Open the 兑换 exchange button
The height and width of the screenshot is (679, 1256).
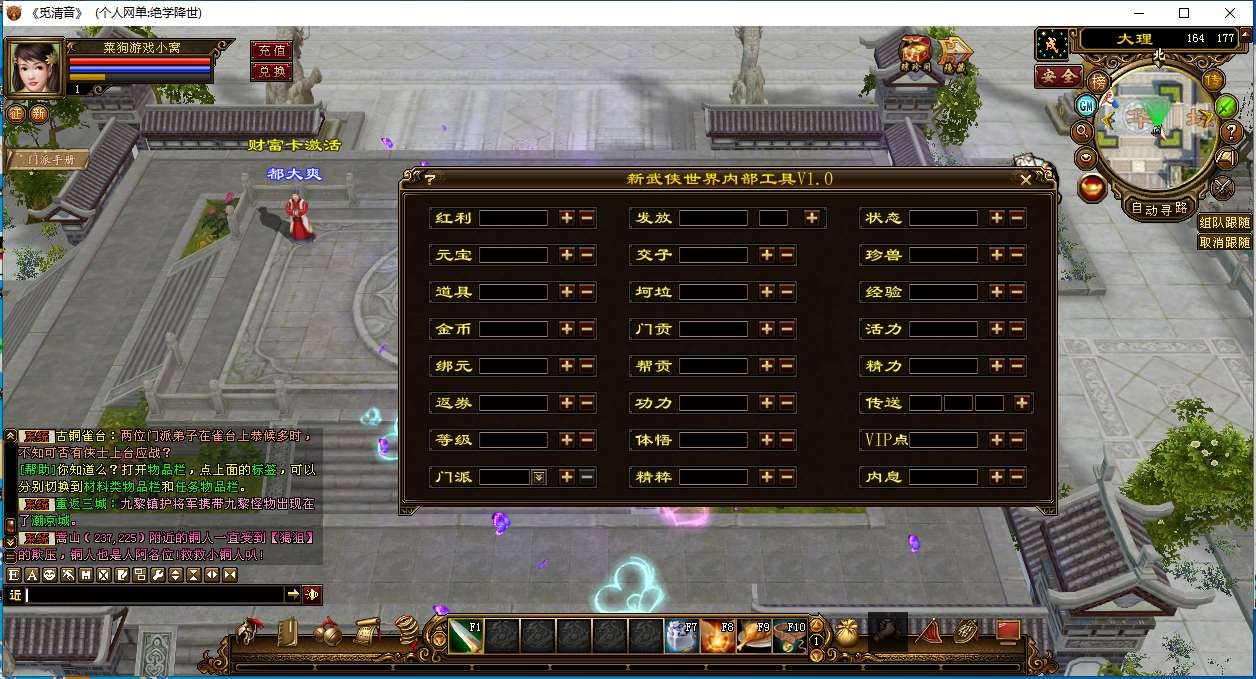[x=271, y=71]
